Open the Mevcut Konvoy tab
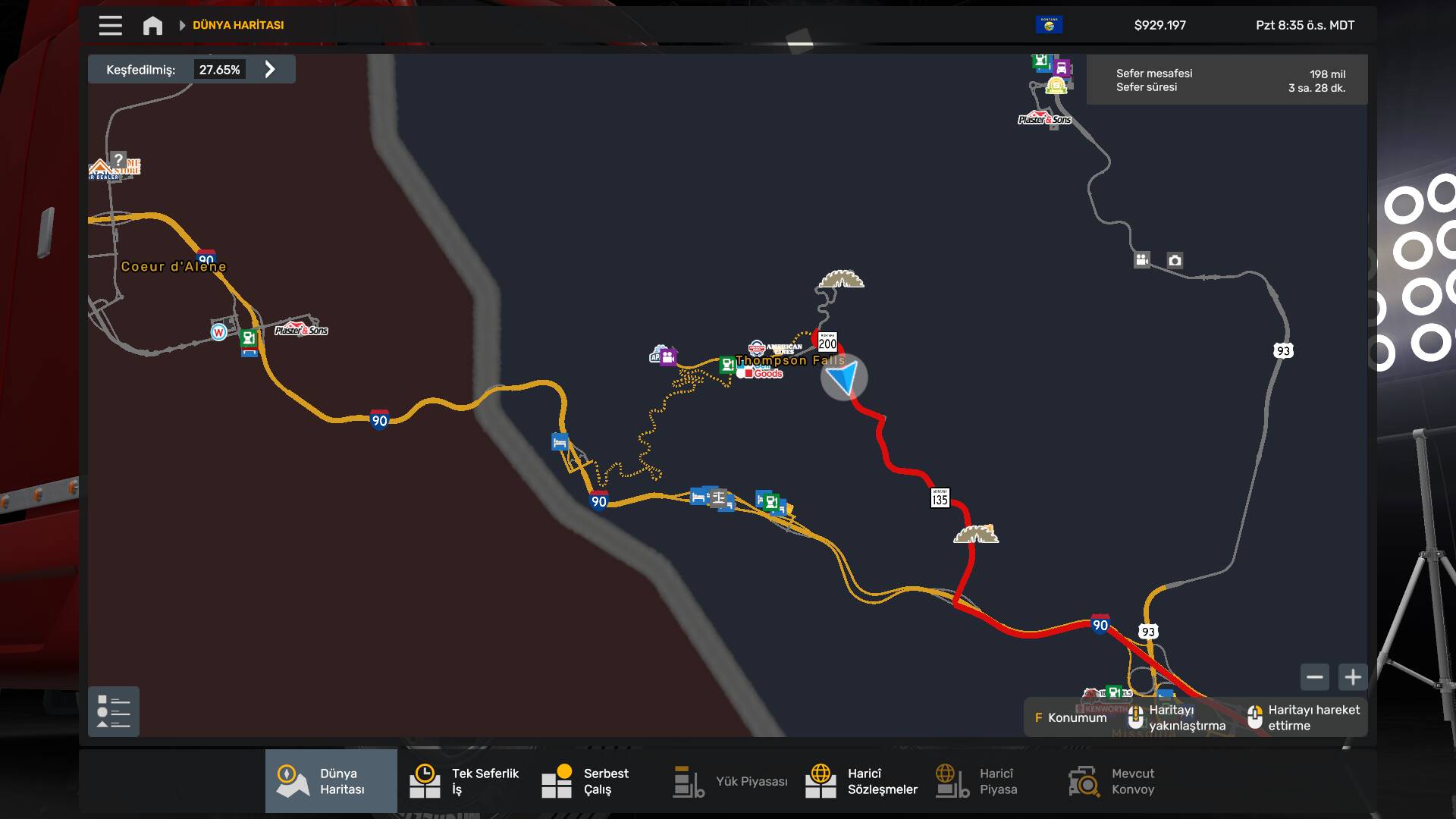 click(1110, 781)
